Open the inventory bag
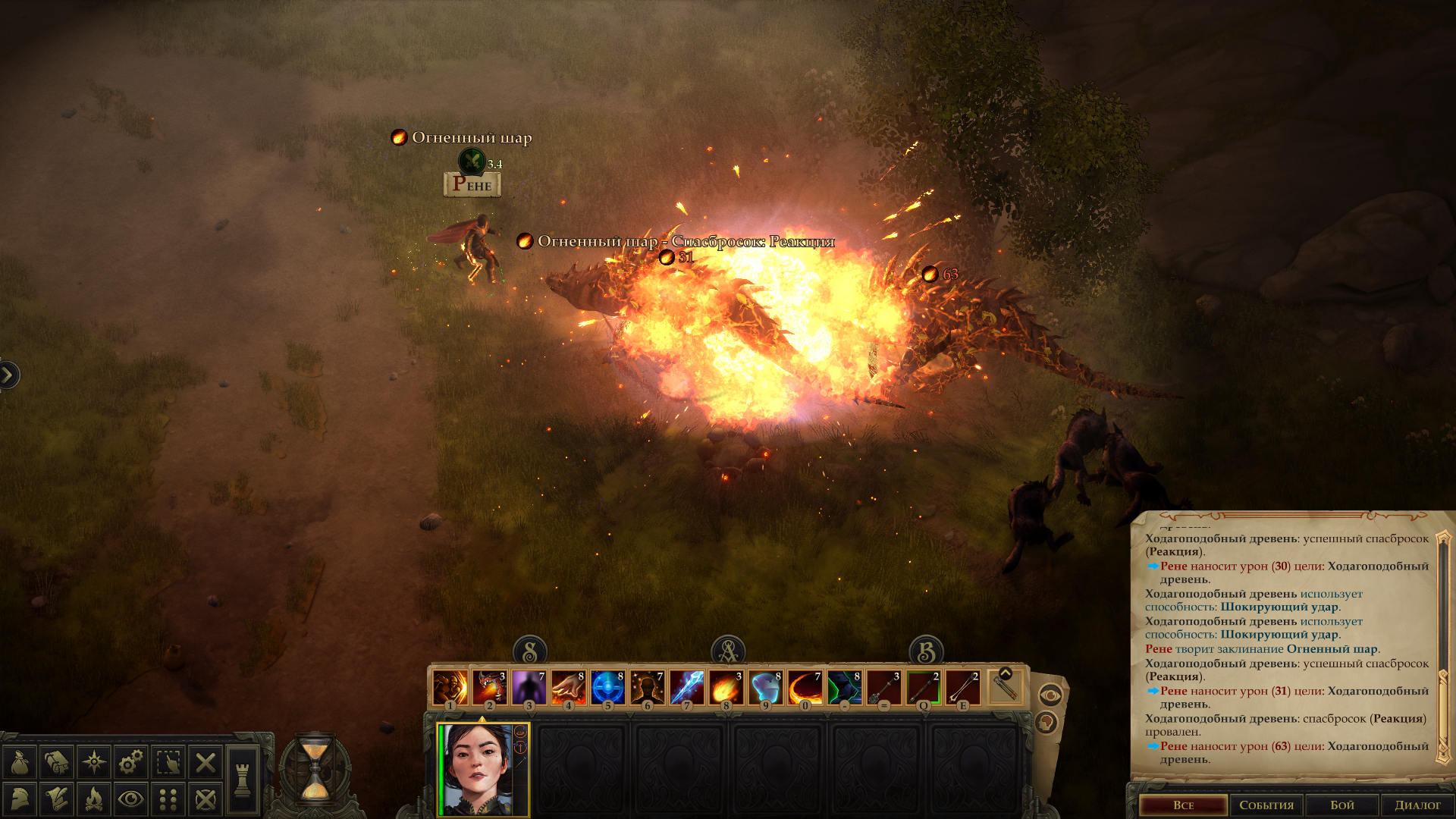 point(20,762)
